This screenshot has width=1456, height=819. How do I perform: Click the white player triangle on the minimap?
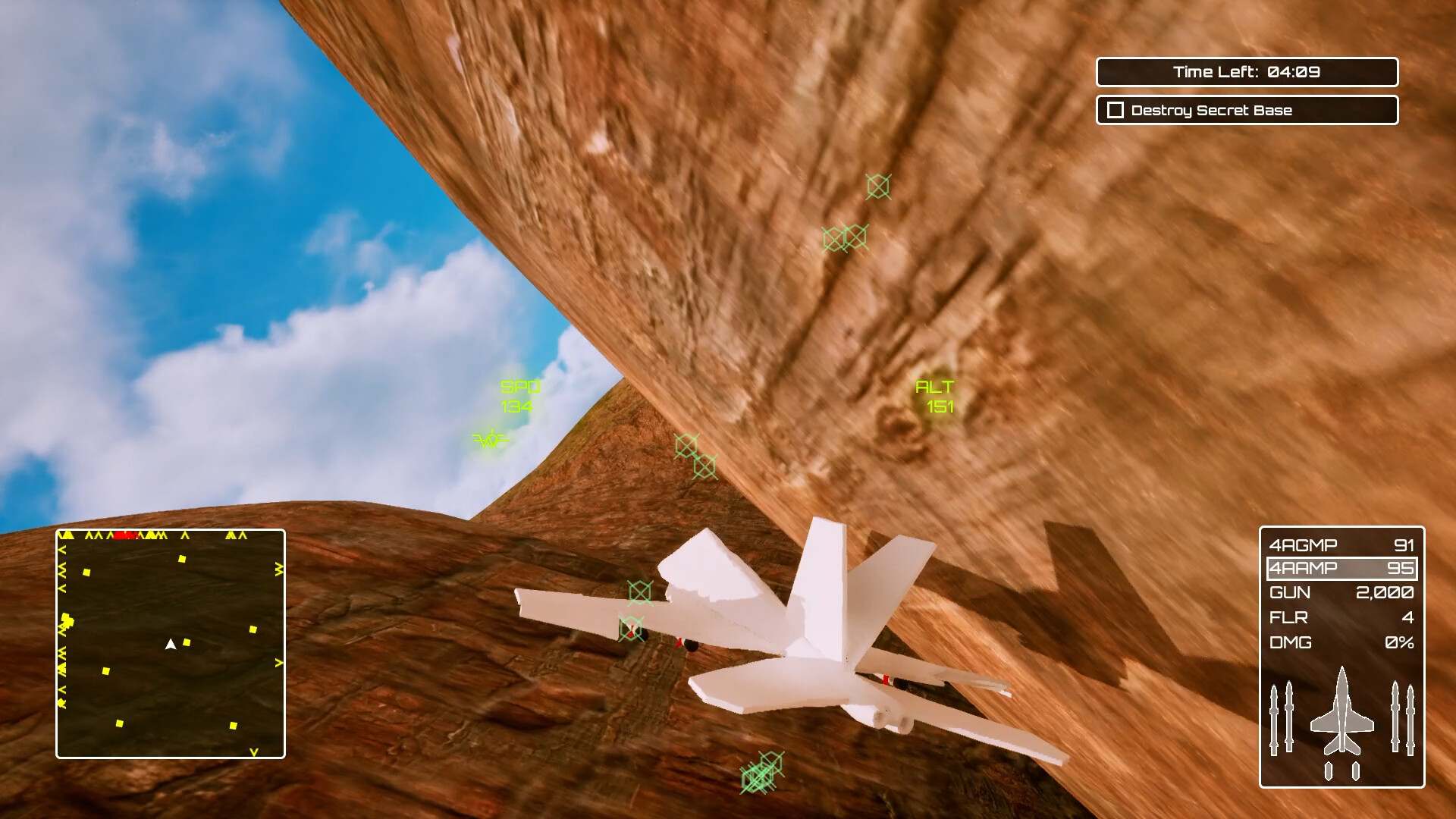[x=170, y=645]
